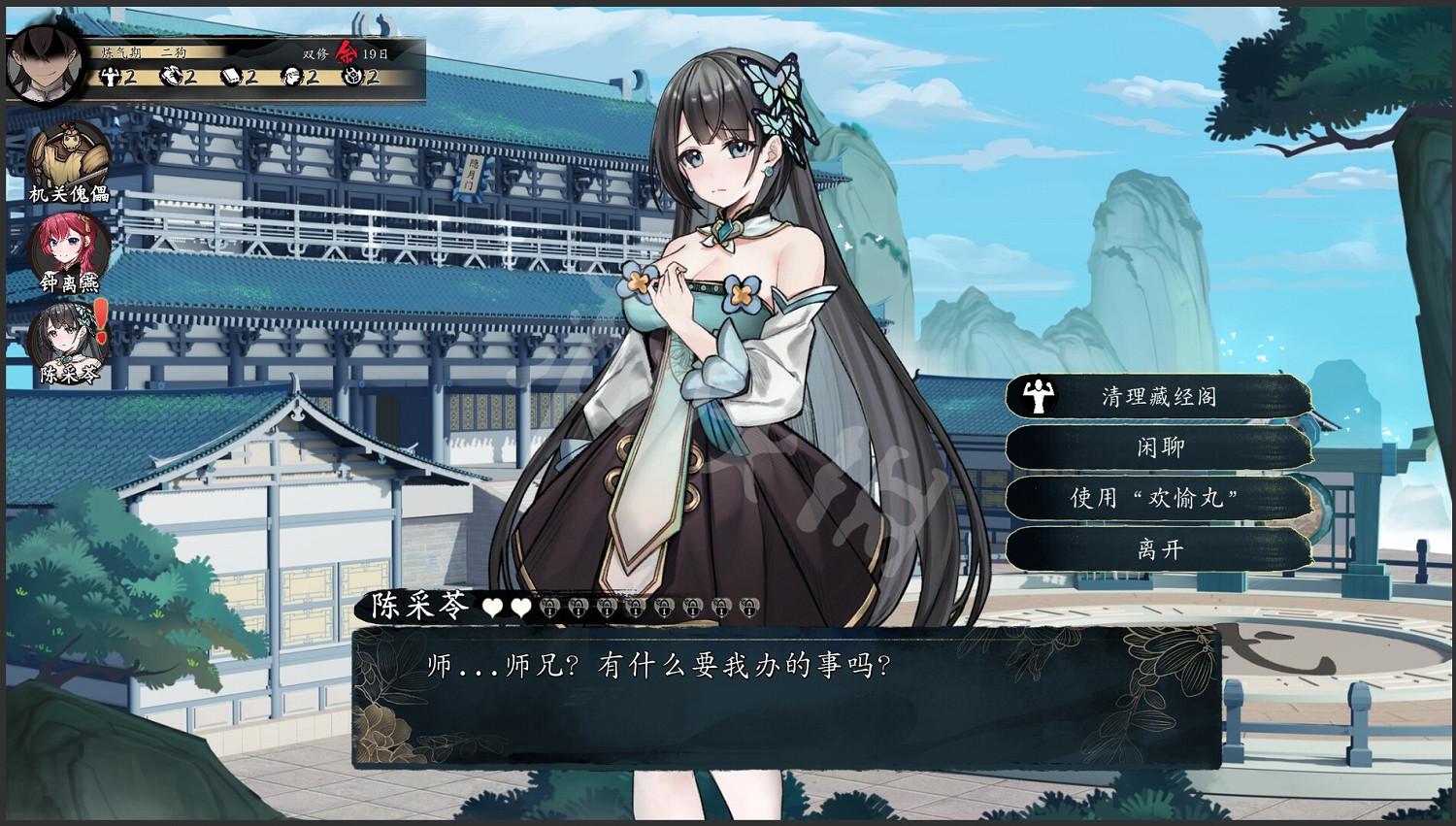Click a filled heart in the affection meter
Image resolution: width=1456 pixels, height=826 pixels.
[493, 606]
